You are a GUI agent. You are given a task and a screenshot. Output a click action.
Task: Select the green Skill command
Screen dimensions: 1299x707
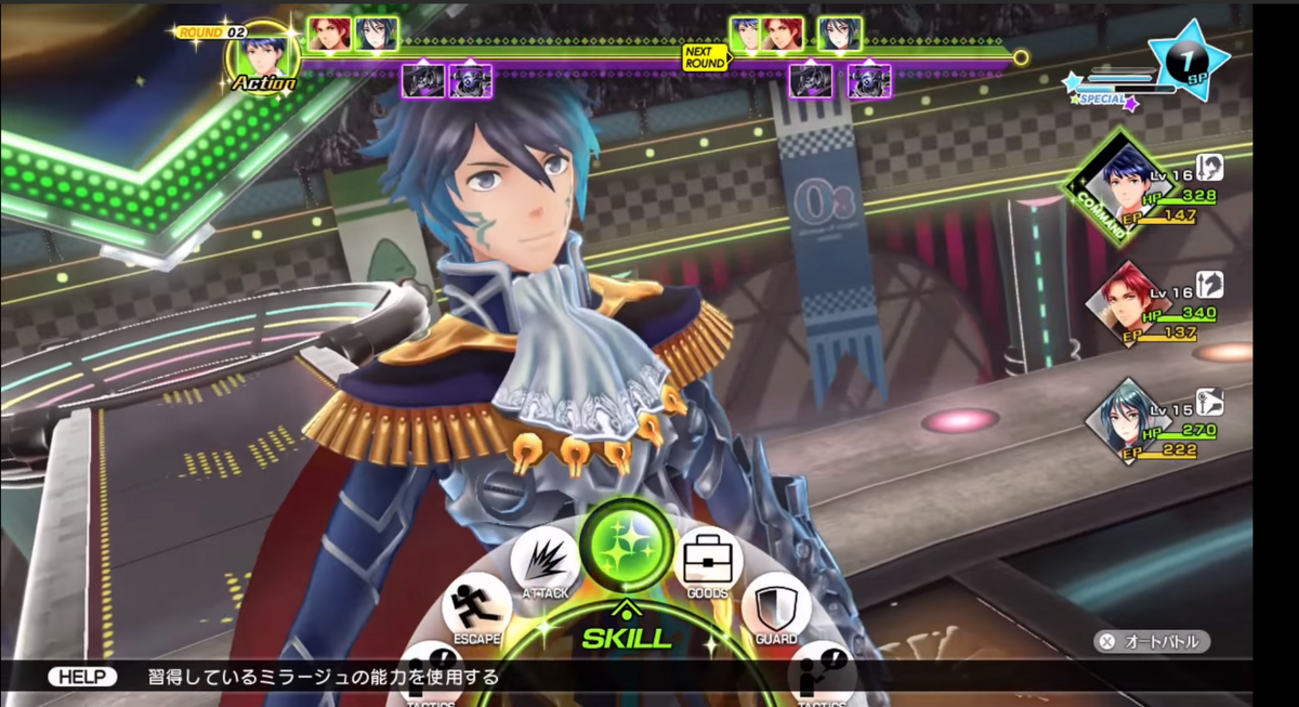pos(626,545)
